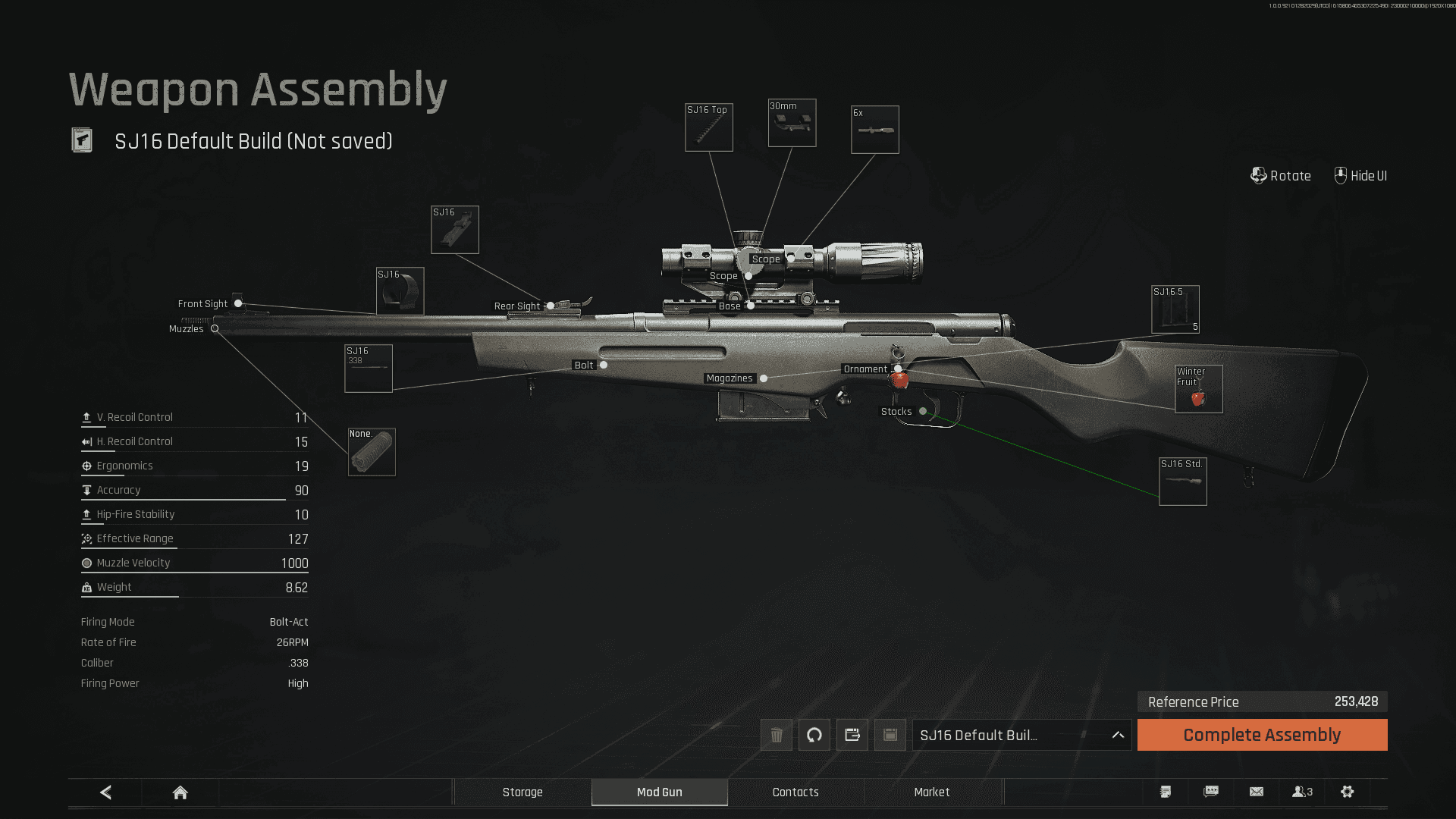Open the settings gear in the bottom bar
The image size is (1456, 819).
(x=1348, y=792)
